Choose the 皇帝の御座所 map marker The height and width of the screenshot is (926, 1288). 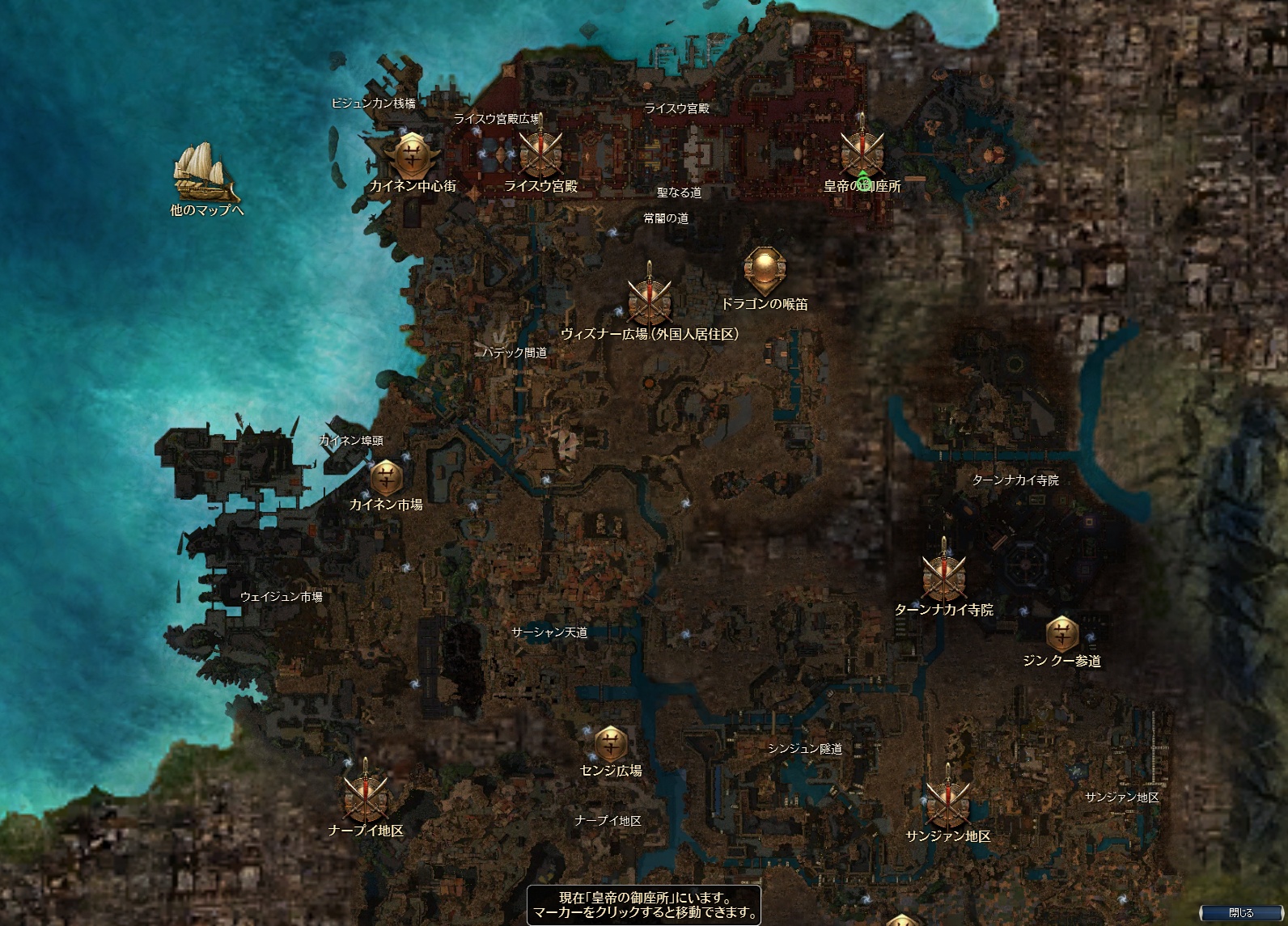pos(861,152)
